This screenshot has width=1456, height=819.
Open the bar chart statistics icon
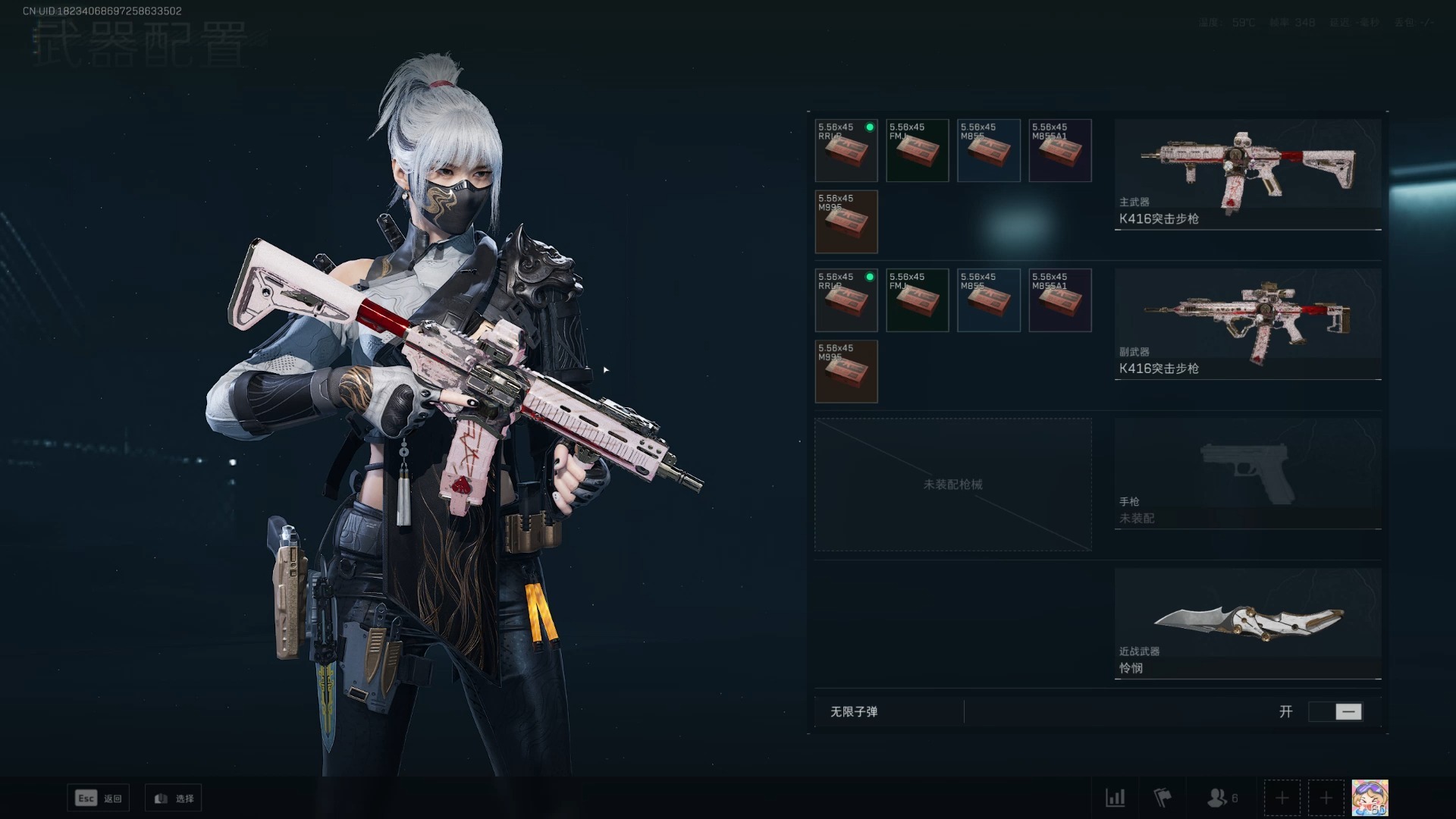(x=1116, y=798)
